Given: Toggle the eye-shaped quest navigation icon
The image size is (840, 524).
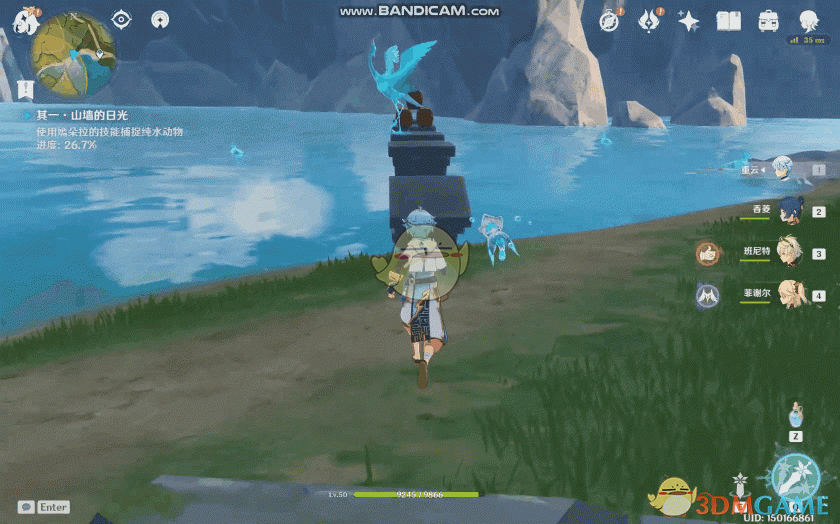Looking at the screenshot, I should (x=122, y=19).
